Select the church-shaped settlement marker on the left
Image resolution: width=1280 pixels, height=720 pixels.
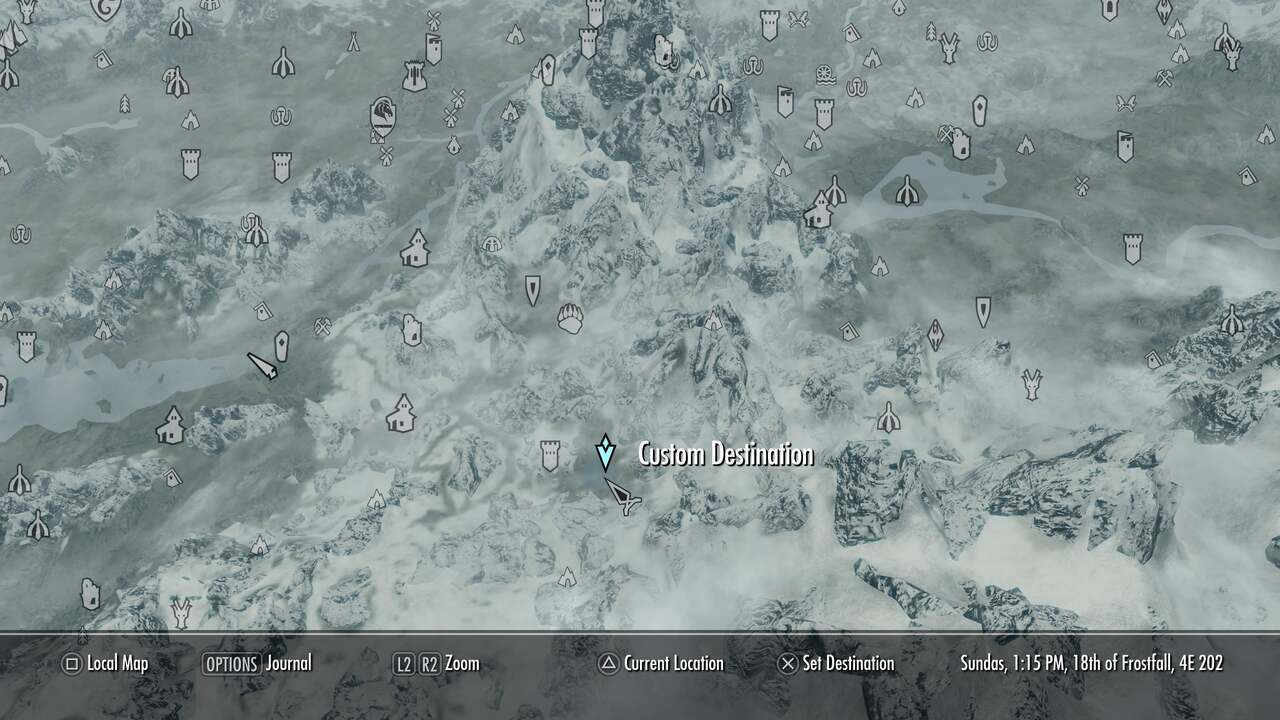(x=168, y=425)
